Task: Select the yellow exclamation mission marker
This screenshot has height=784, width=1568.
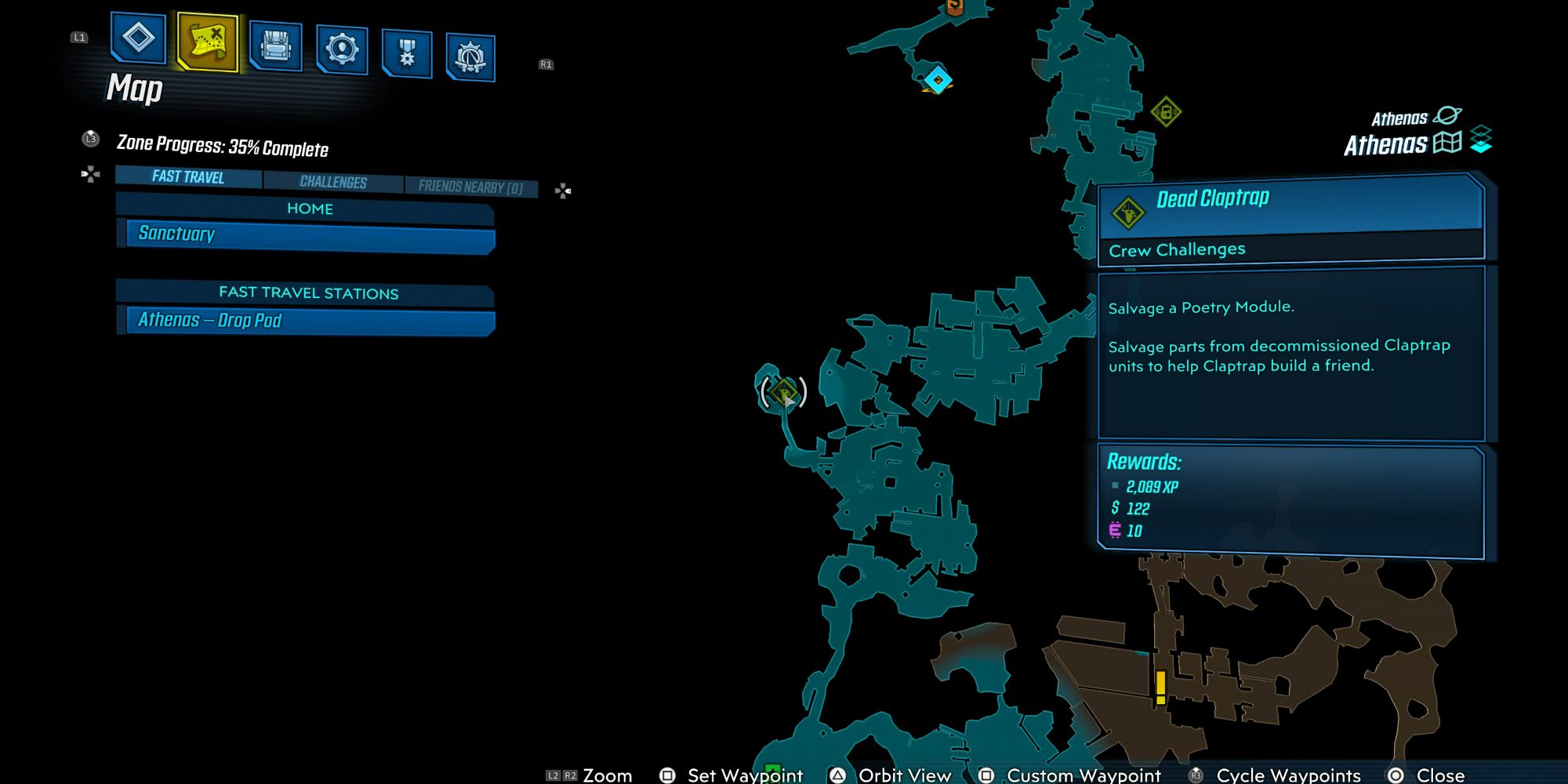Action: (x=1160, y=687)
